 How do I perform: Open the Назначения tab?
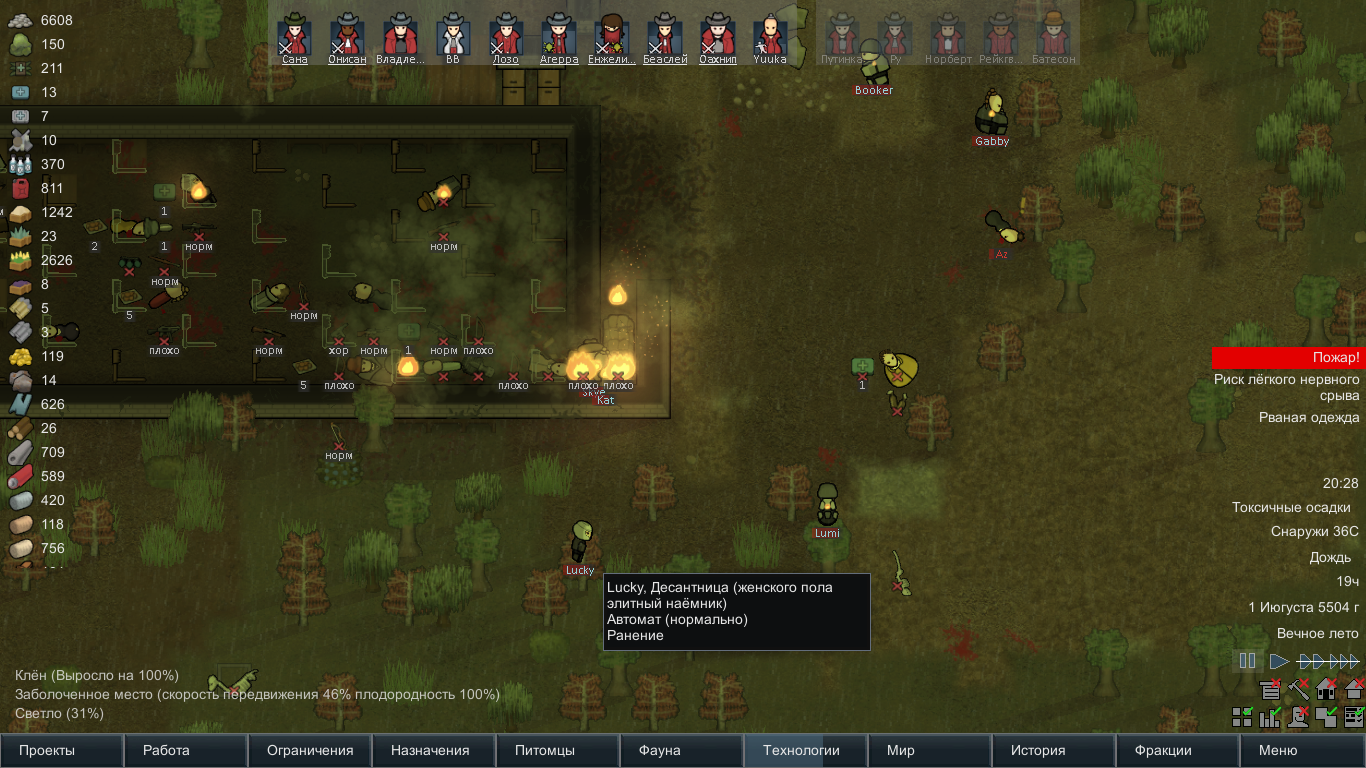(434, 750)
